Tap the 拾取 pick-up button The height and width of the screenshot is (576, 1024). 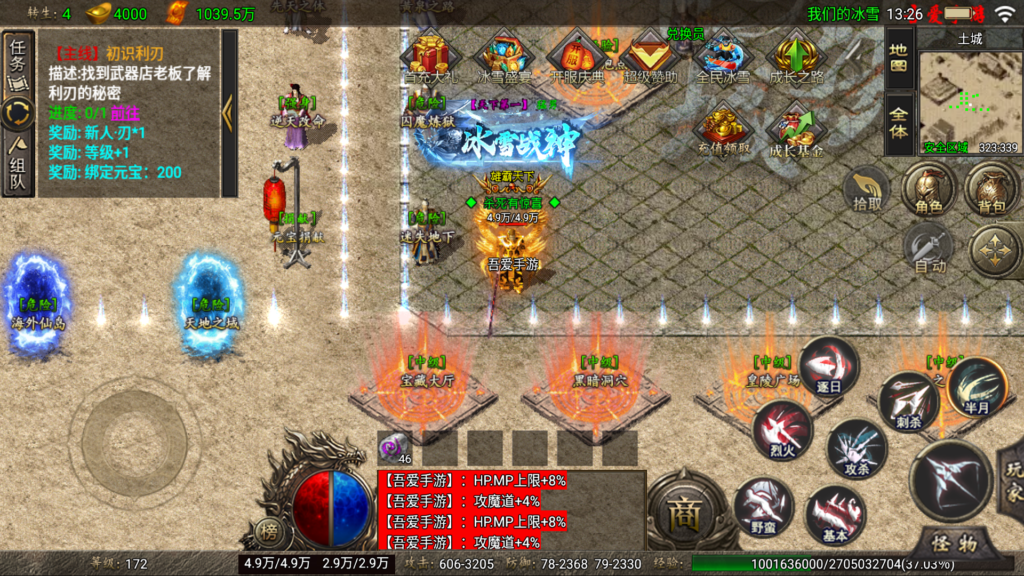point(867,188)
